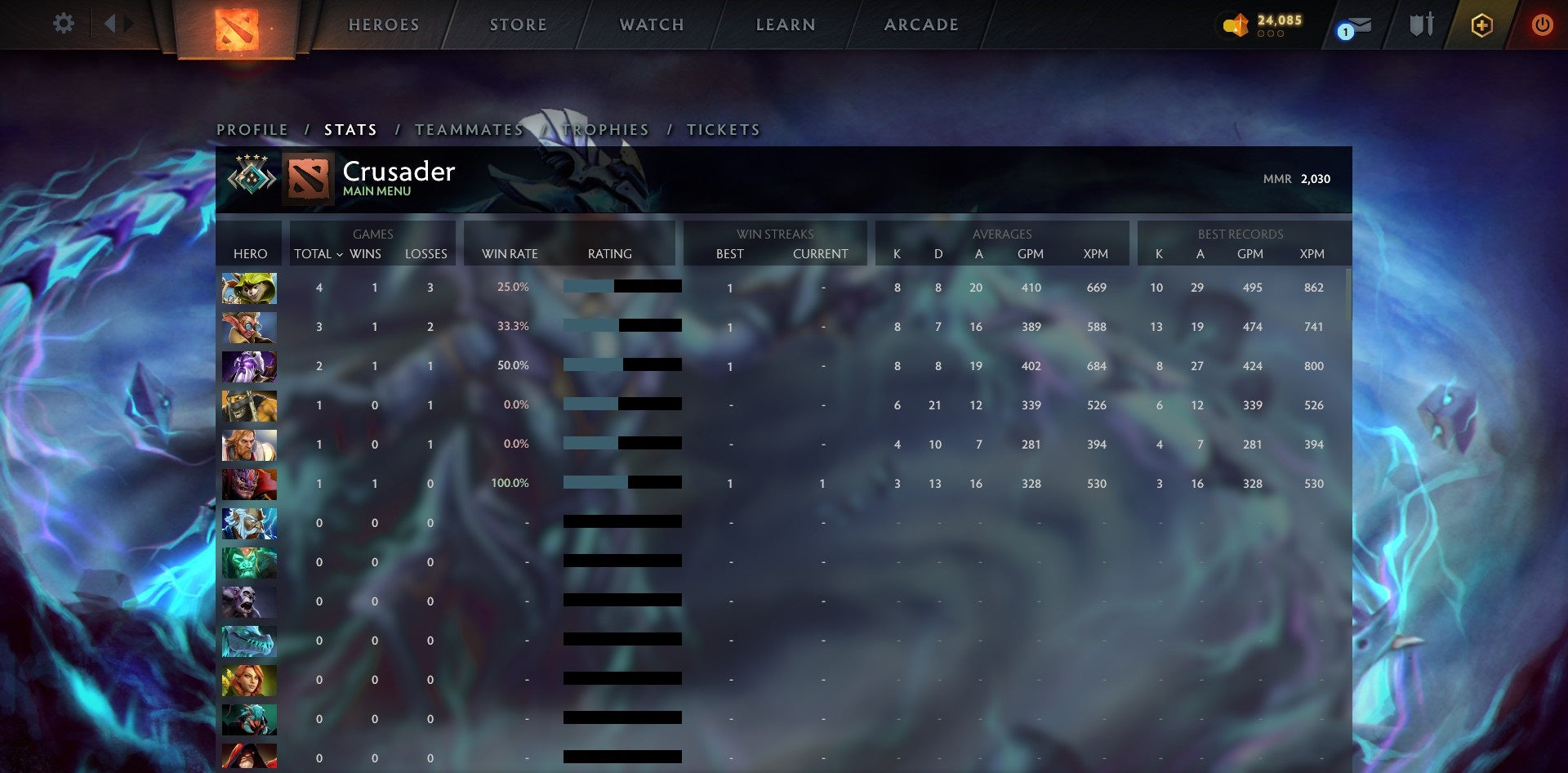
Task: Sort table by the LOSSES column
Action: click(x=425, y=254)
